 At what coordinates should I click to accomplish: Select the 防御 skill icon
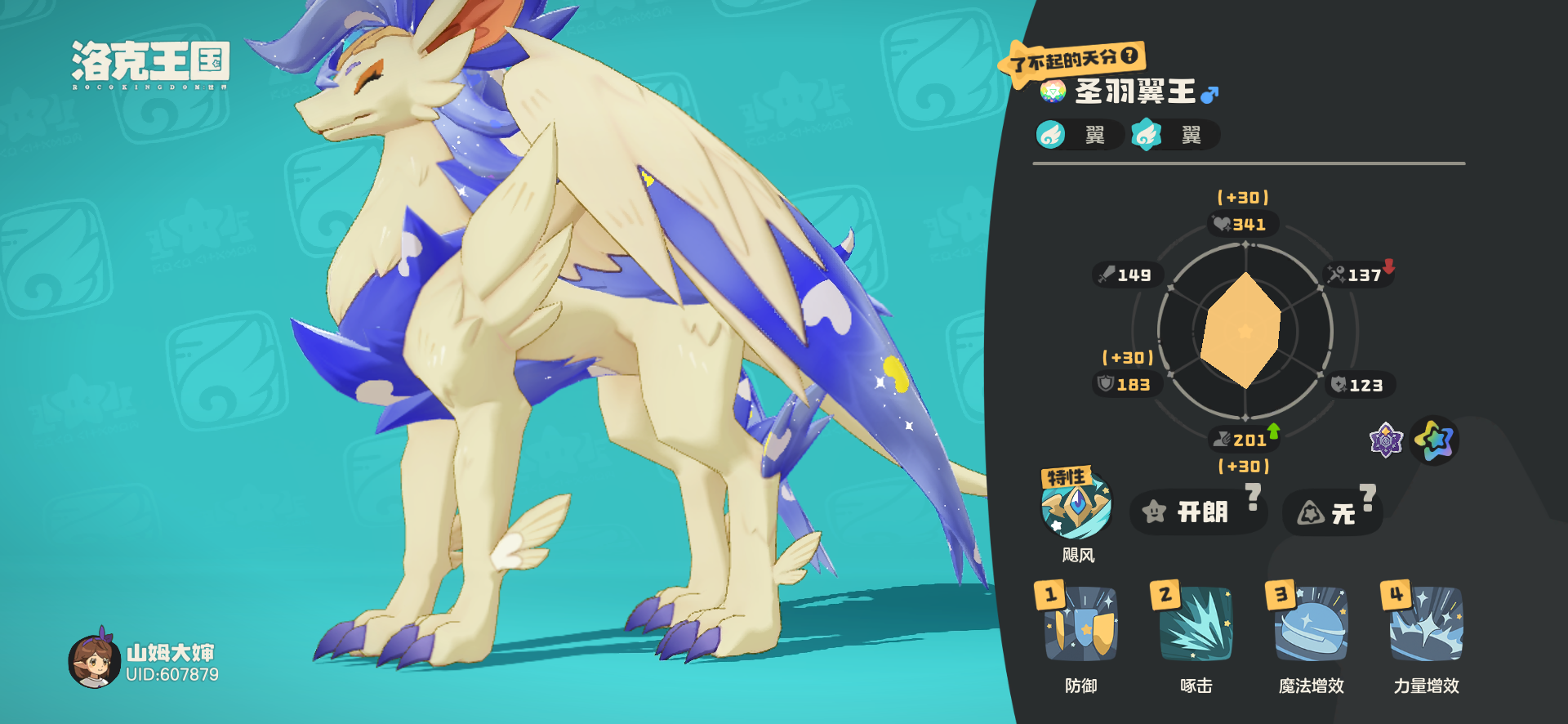tap(1080, 625)
